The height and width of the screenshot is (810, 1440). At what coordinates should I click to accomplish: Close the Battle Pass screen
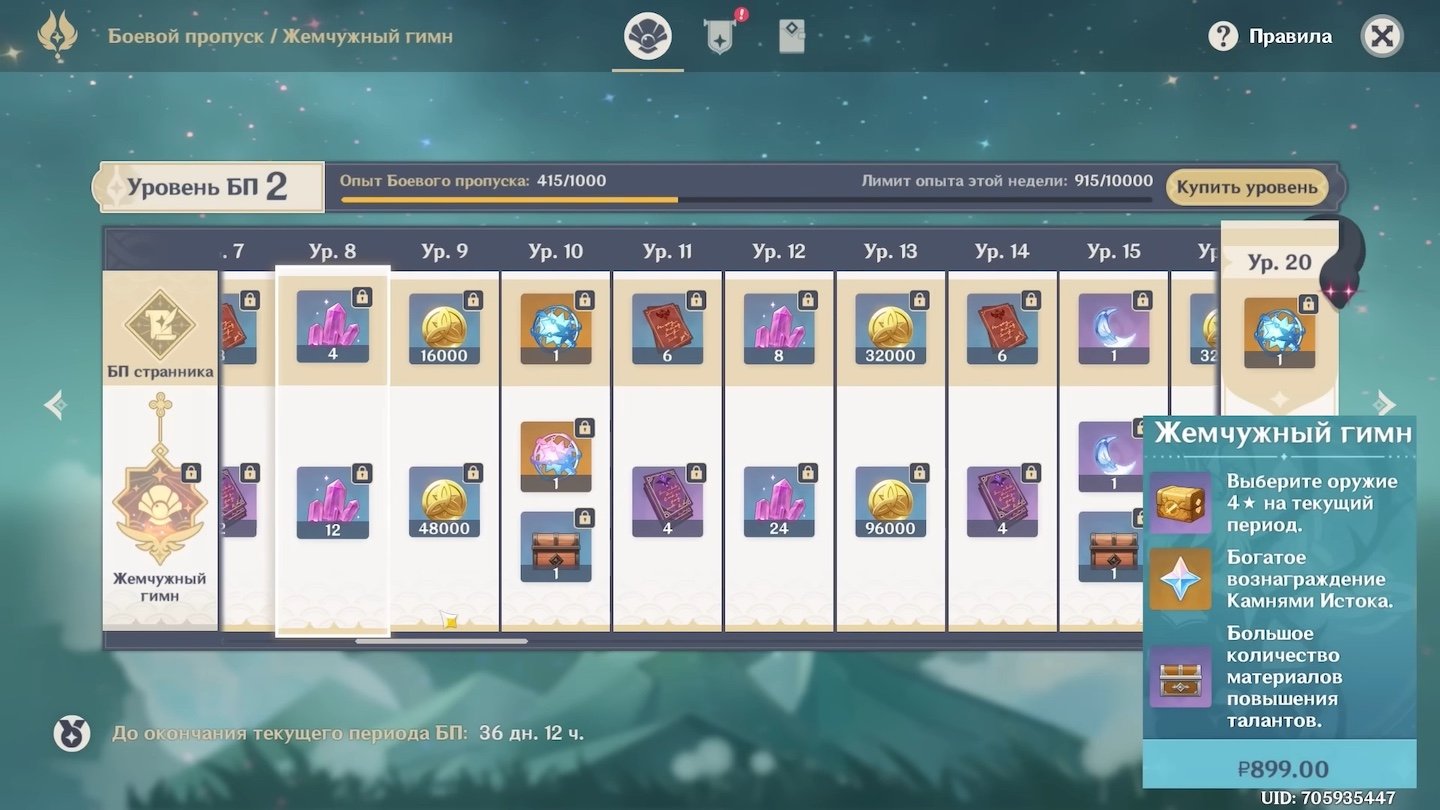1382,37
